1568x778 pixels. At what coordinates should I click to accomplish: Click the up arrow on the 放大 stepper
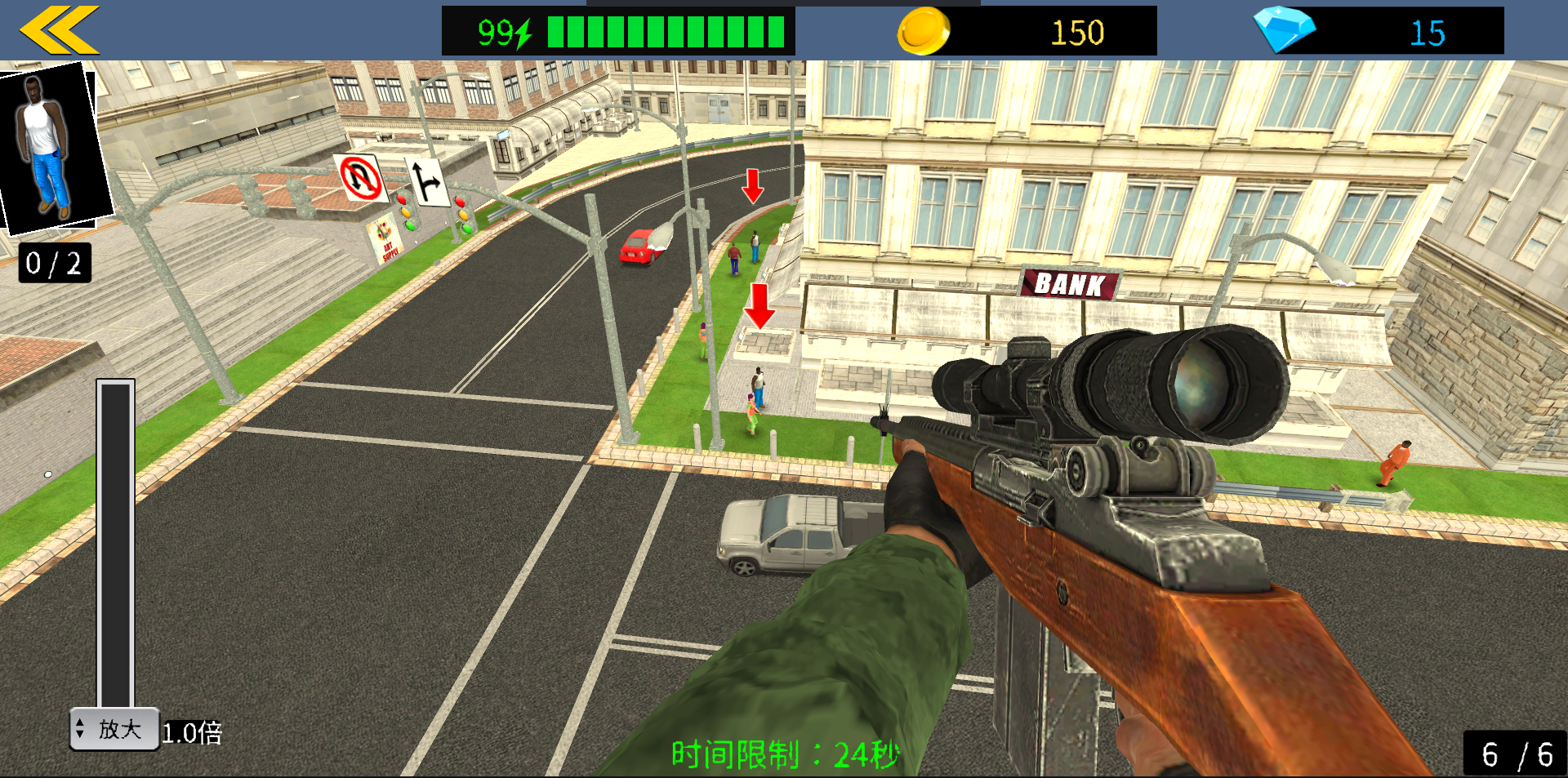(80, 722)
